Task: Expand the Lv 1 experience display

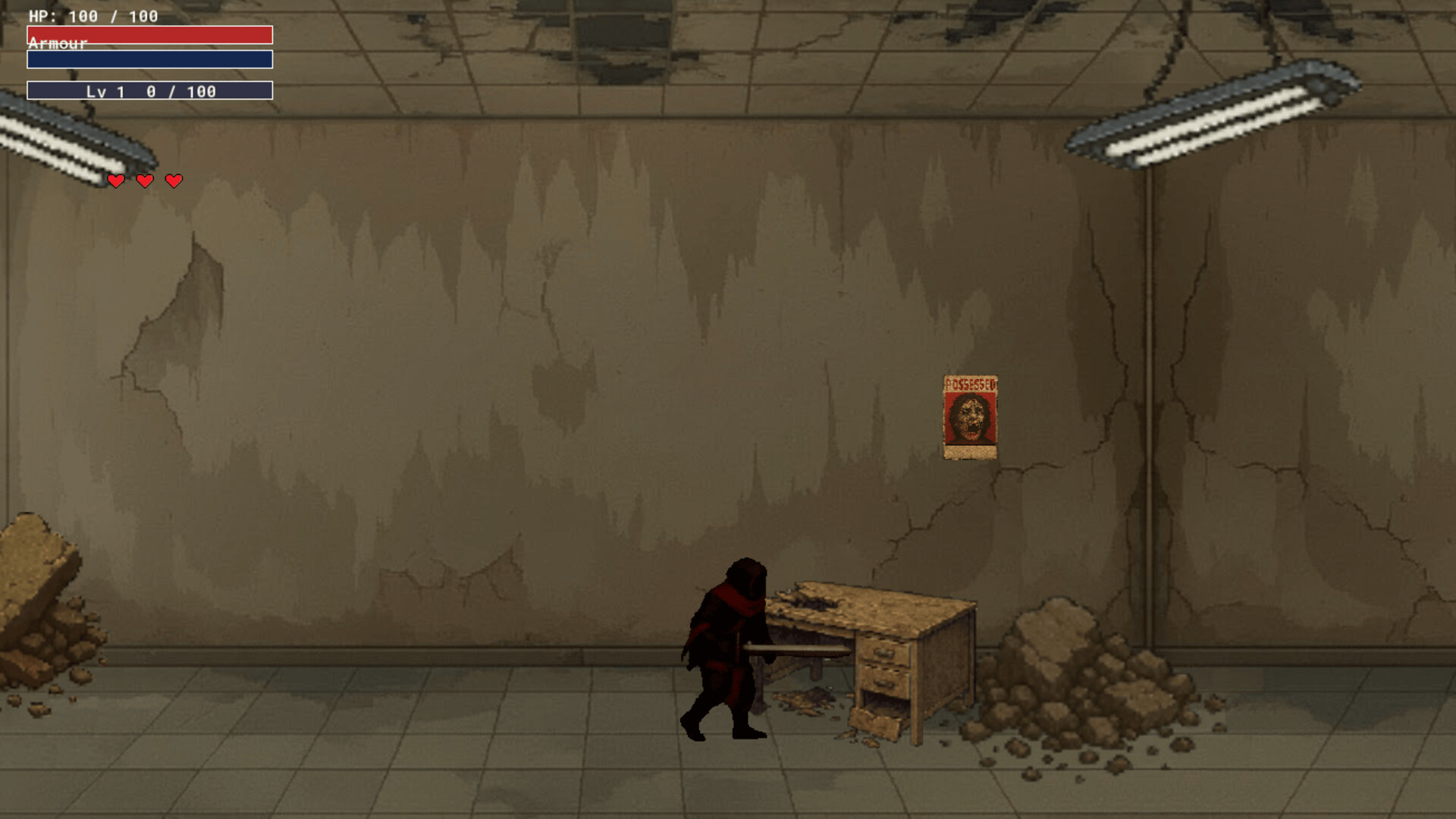Action: (149, 92)
